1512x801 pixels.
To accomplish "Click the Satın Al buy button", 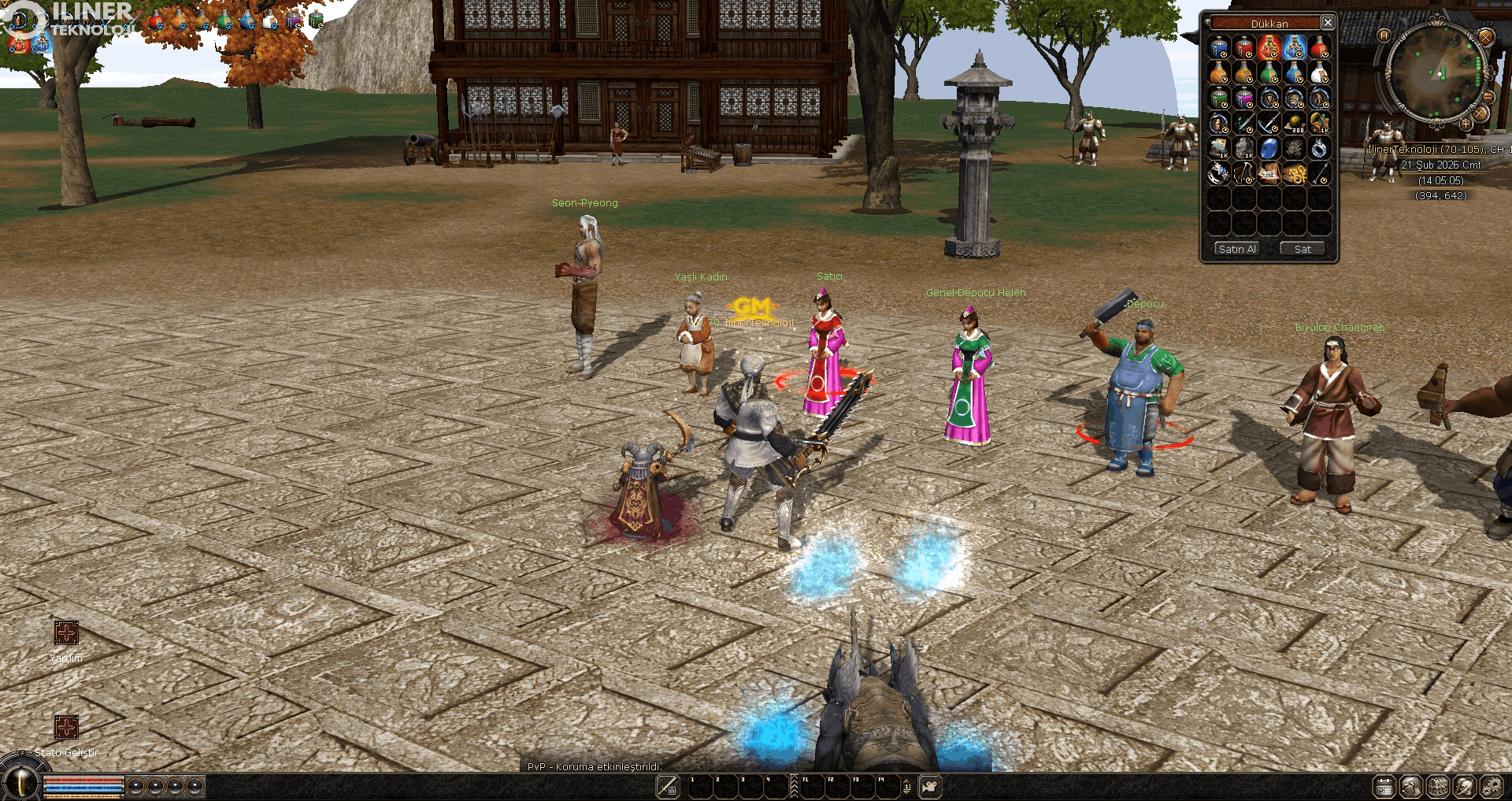I will [1236, 249].
